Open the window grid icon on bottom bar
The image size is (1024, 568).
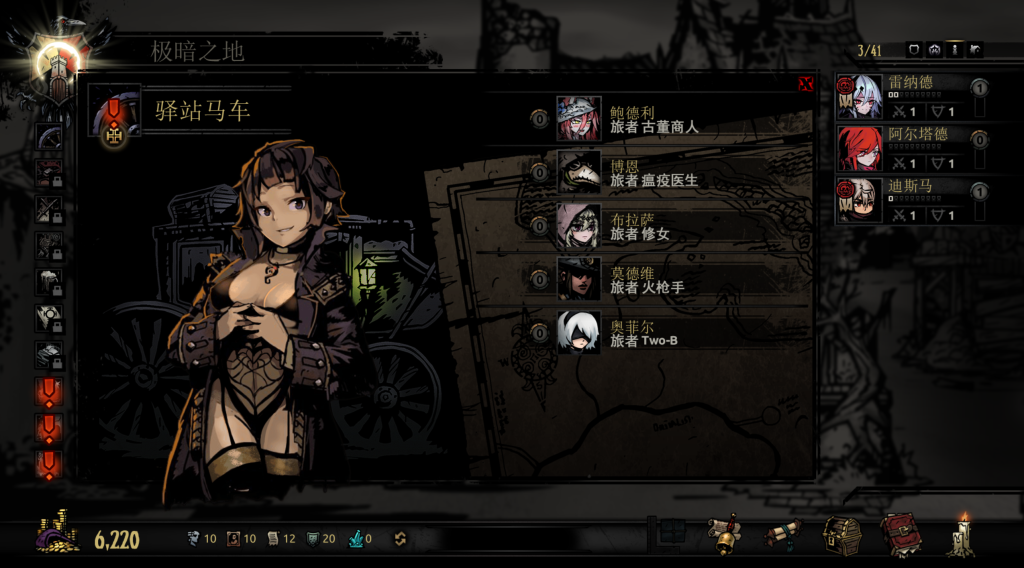click(671, 531)
